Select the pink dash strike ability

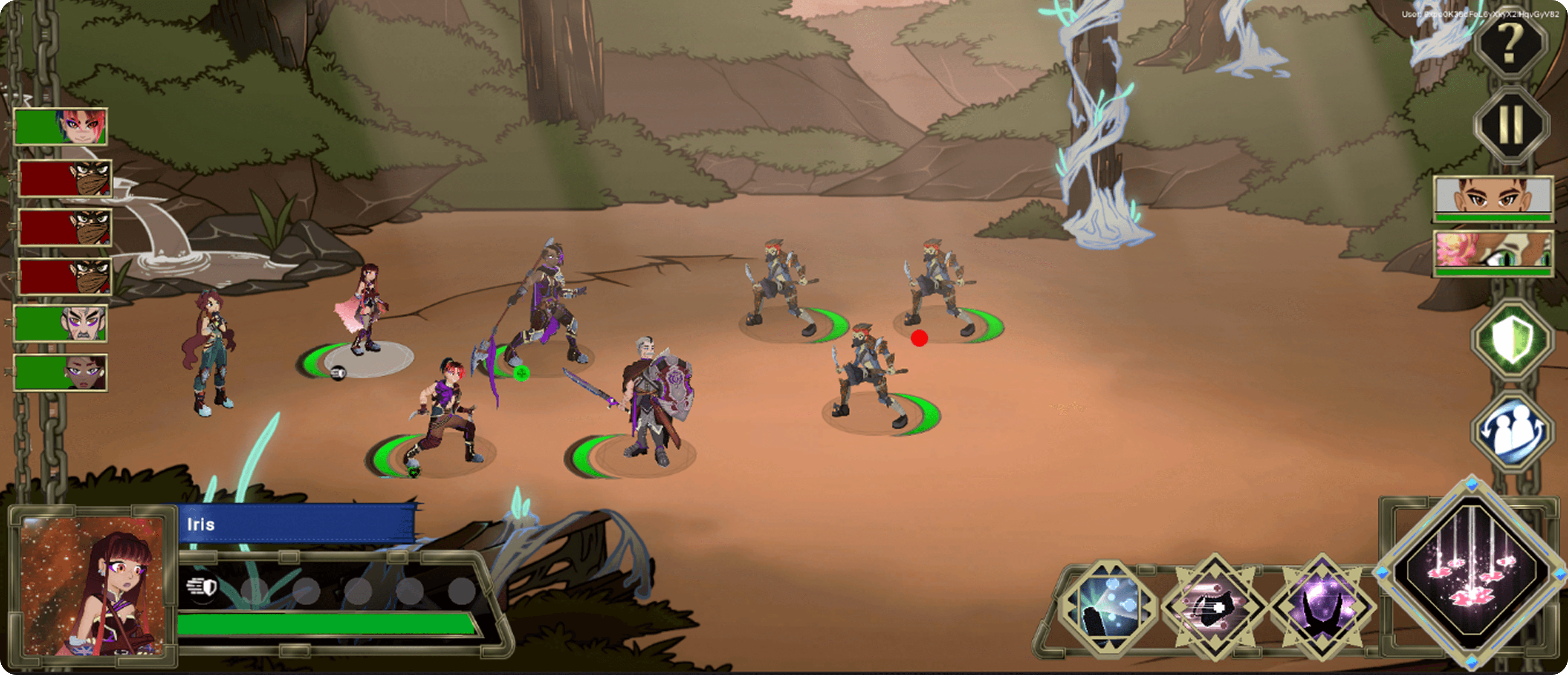[1214, 606]
